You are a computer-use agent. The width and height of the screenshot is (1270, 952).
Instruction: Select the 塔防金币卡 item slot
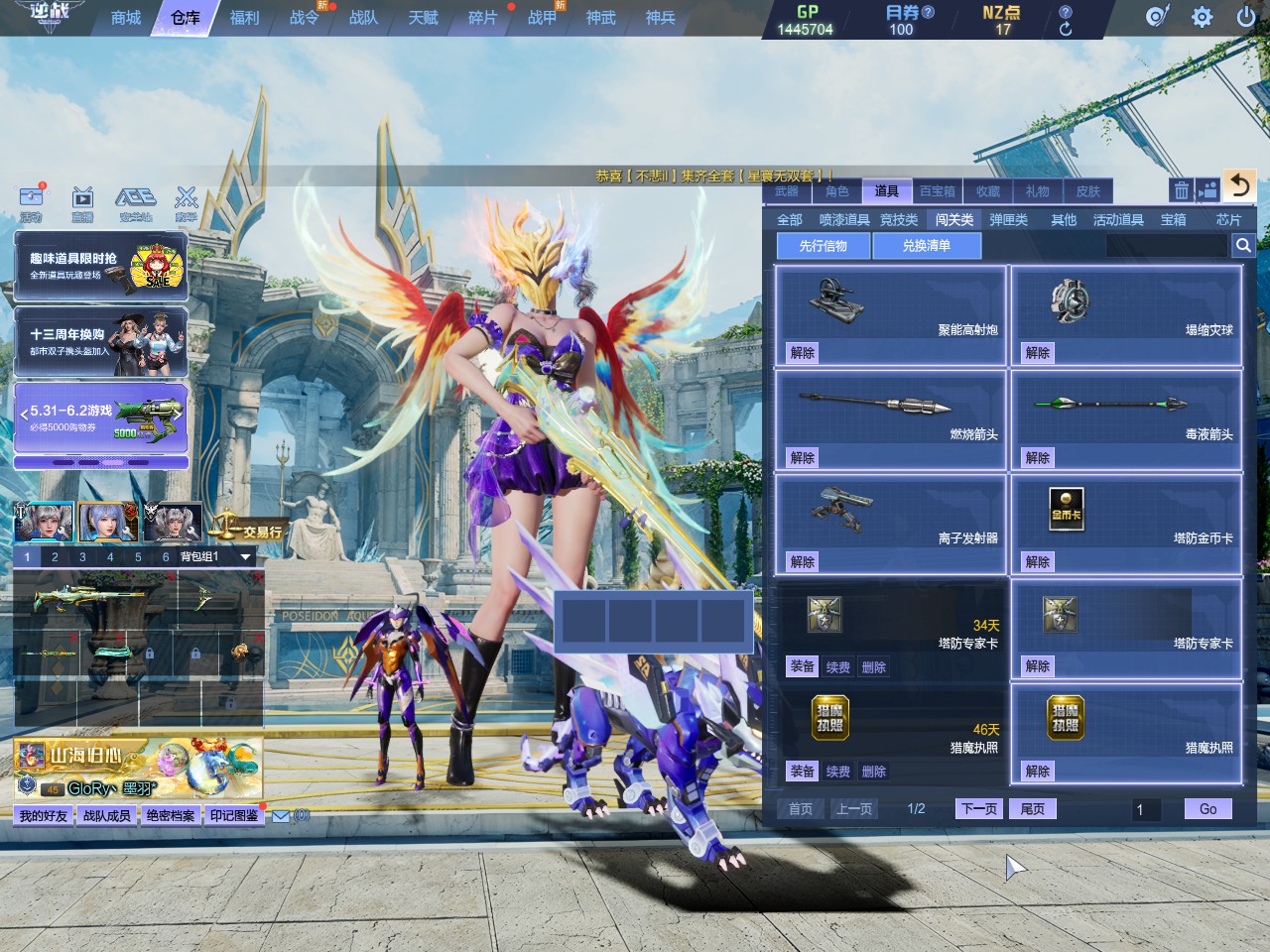coord(1126,525)
